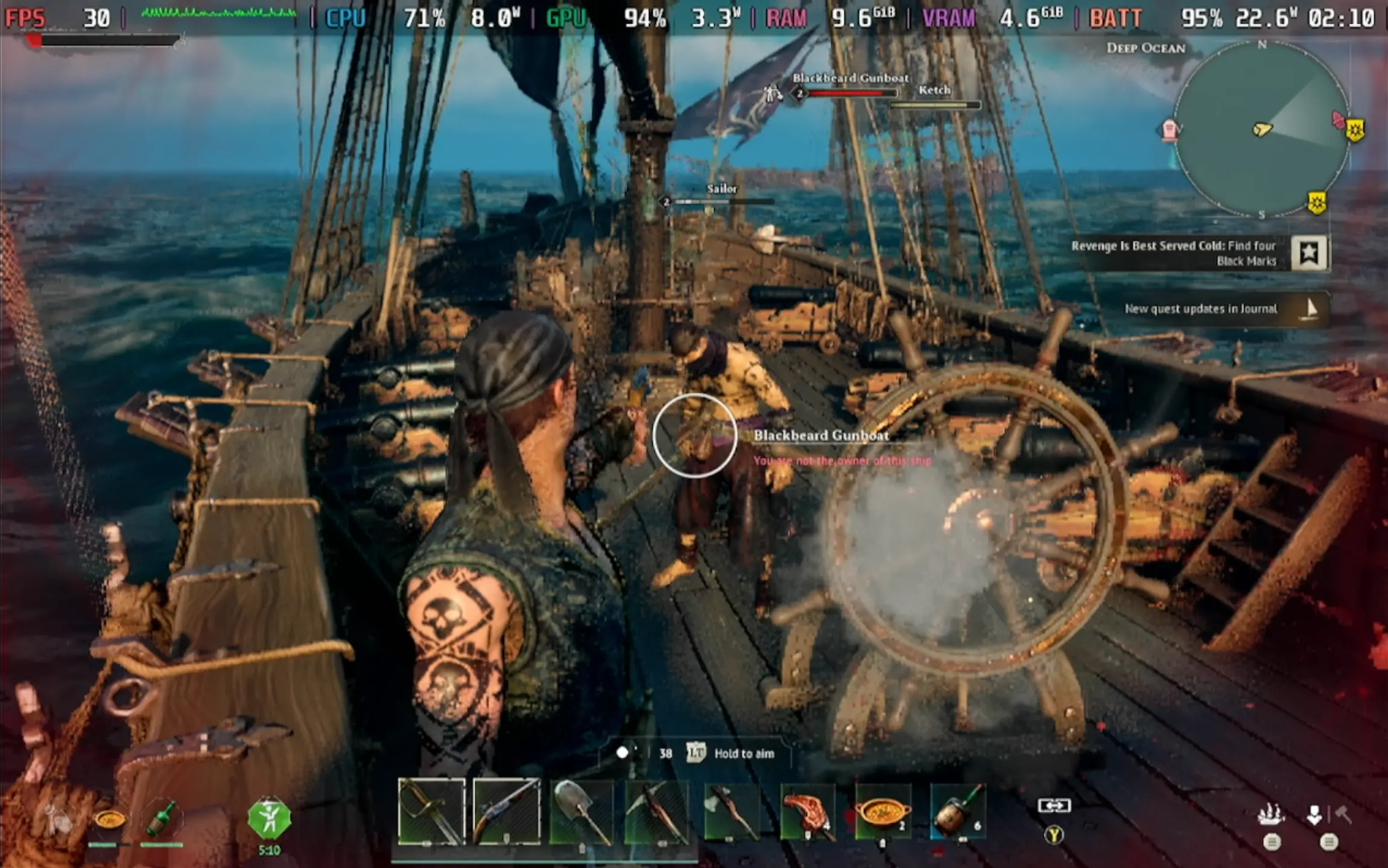Screen dimensions: 1388x868
Task: Equip the flintlock musket slot
Action: tap(507, 811)
